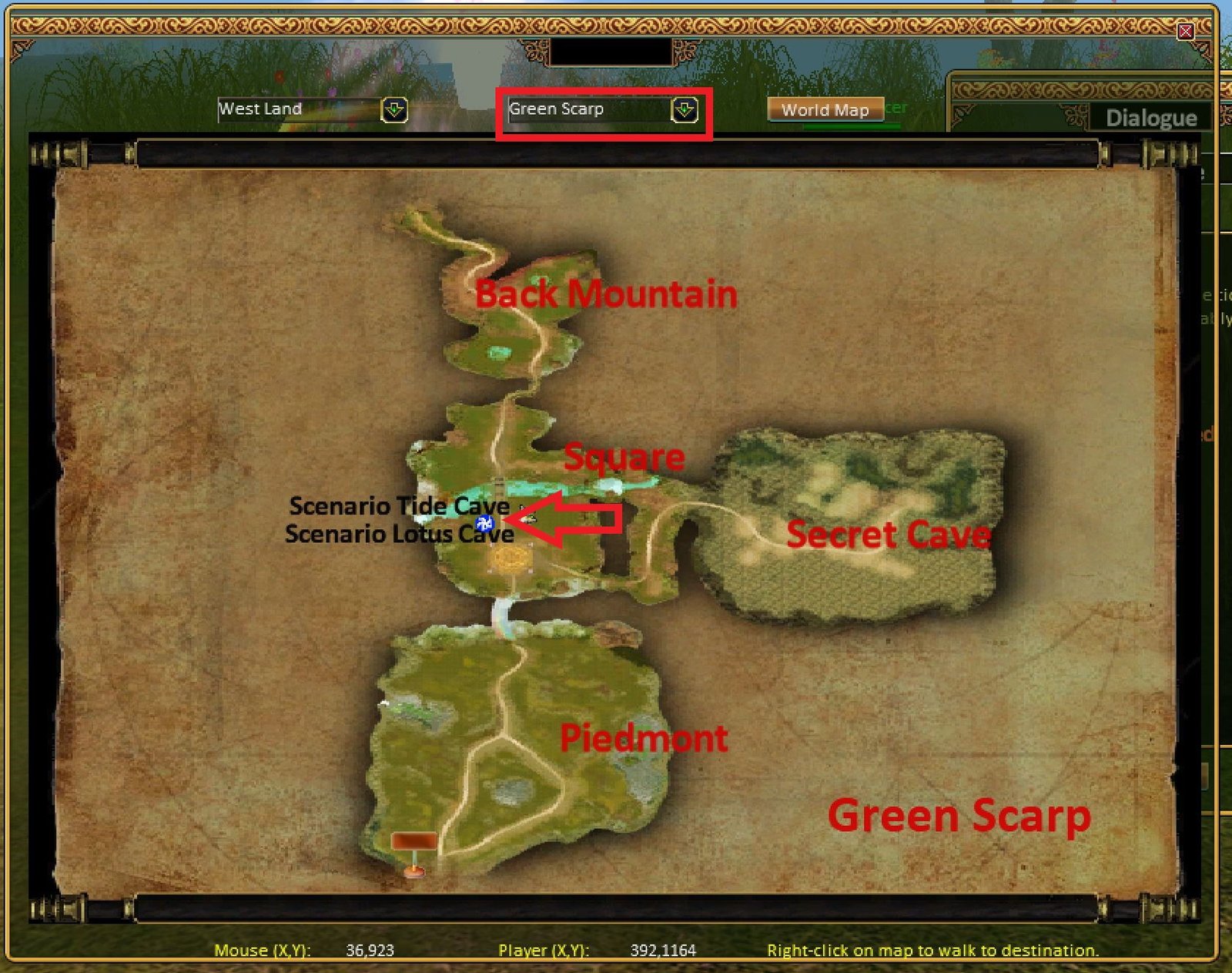Expand the Green Scarp area dropdown

coord(684,110)
